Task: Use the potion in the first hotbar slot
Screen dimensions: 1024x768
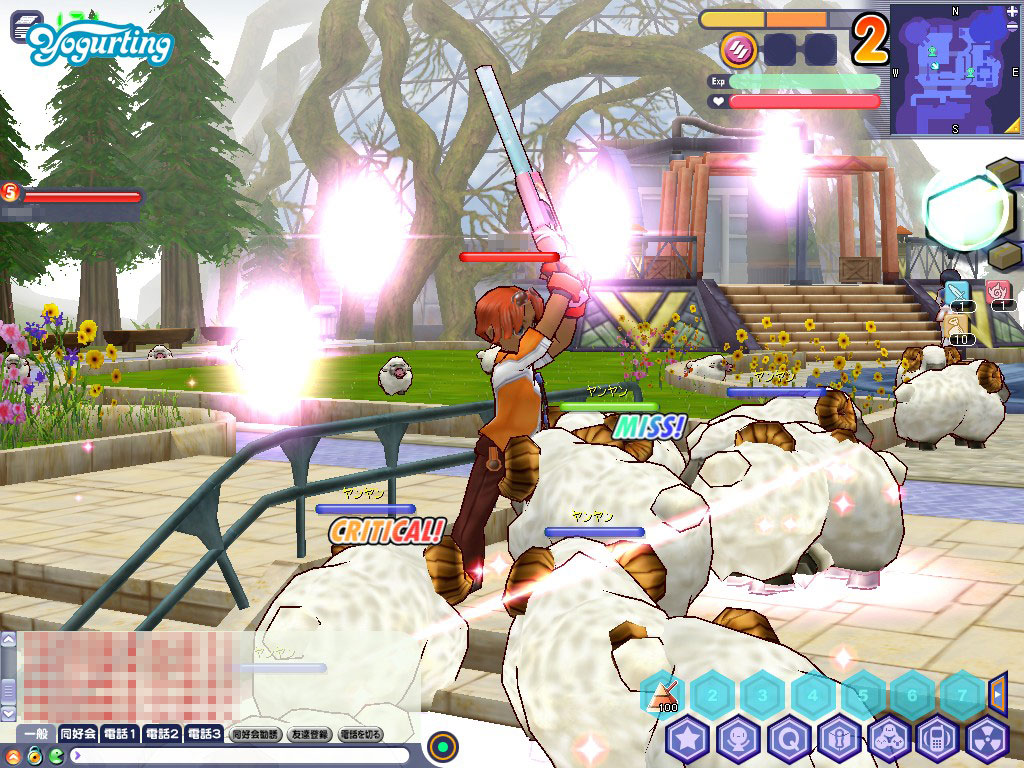Action: click(662, 693)
